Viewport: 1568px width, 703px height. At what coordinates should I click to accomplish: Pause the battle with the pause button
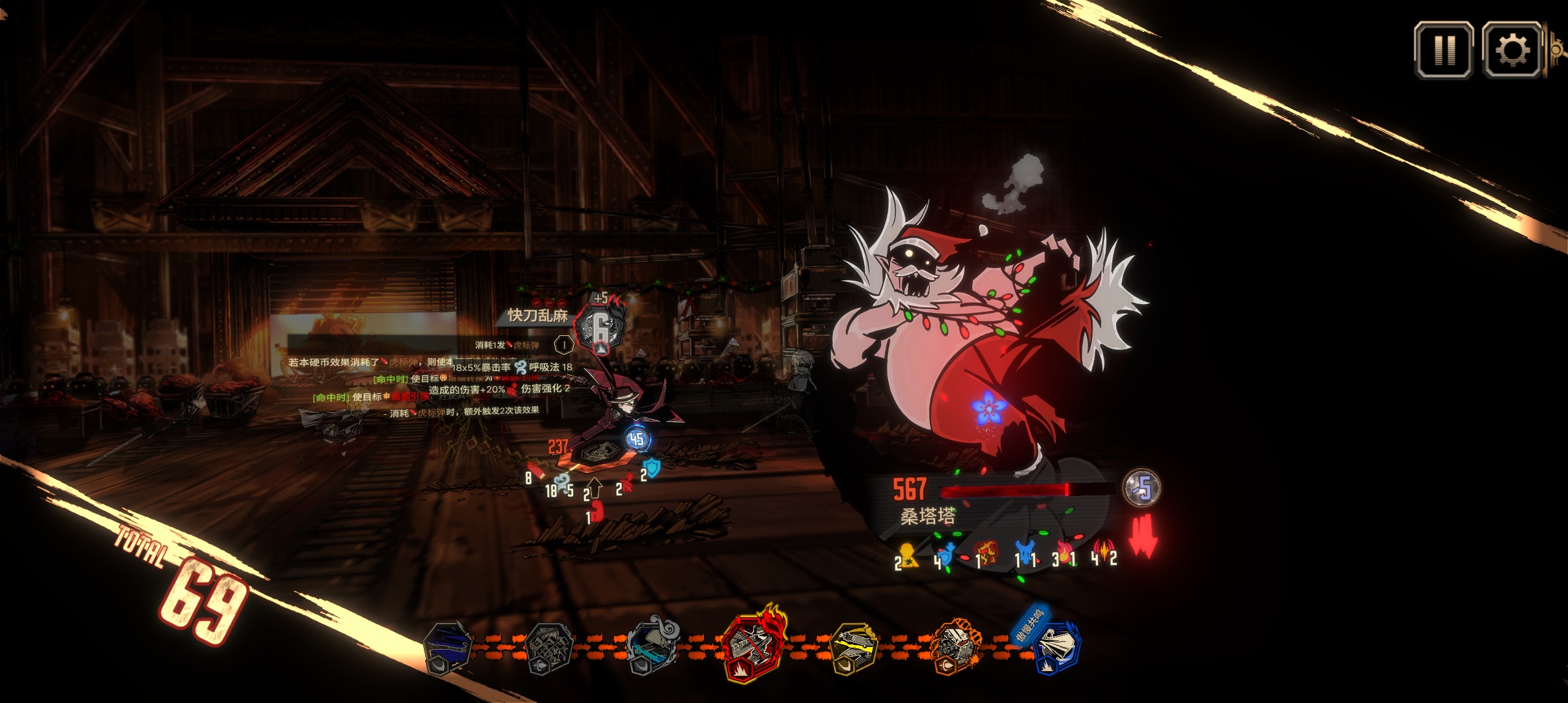coord(1444,50)
